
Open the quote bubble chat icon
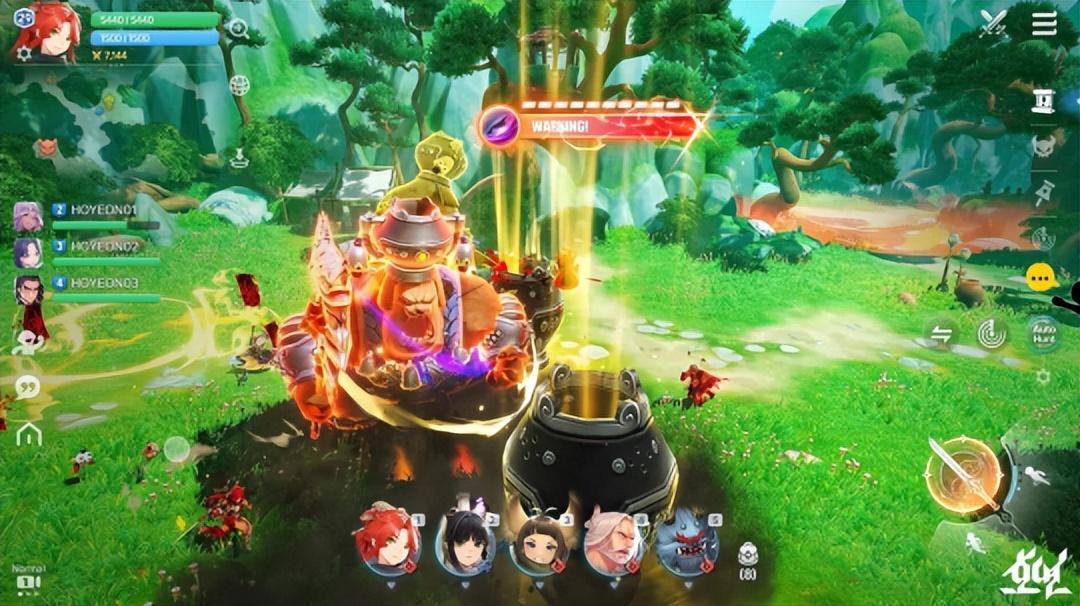[28, 387]
